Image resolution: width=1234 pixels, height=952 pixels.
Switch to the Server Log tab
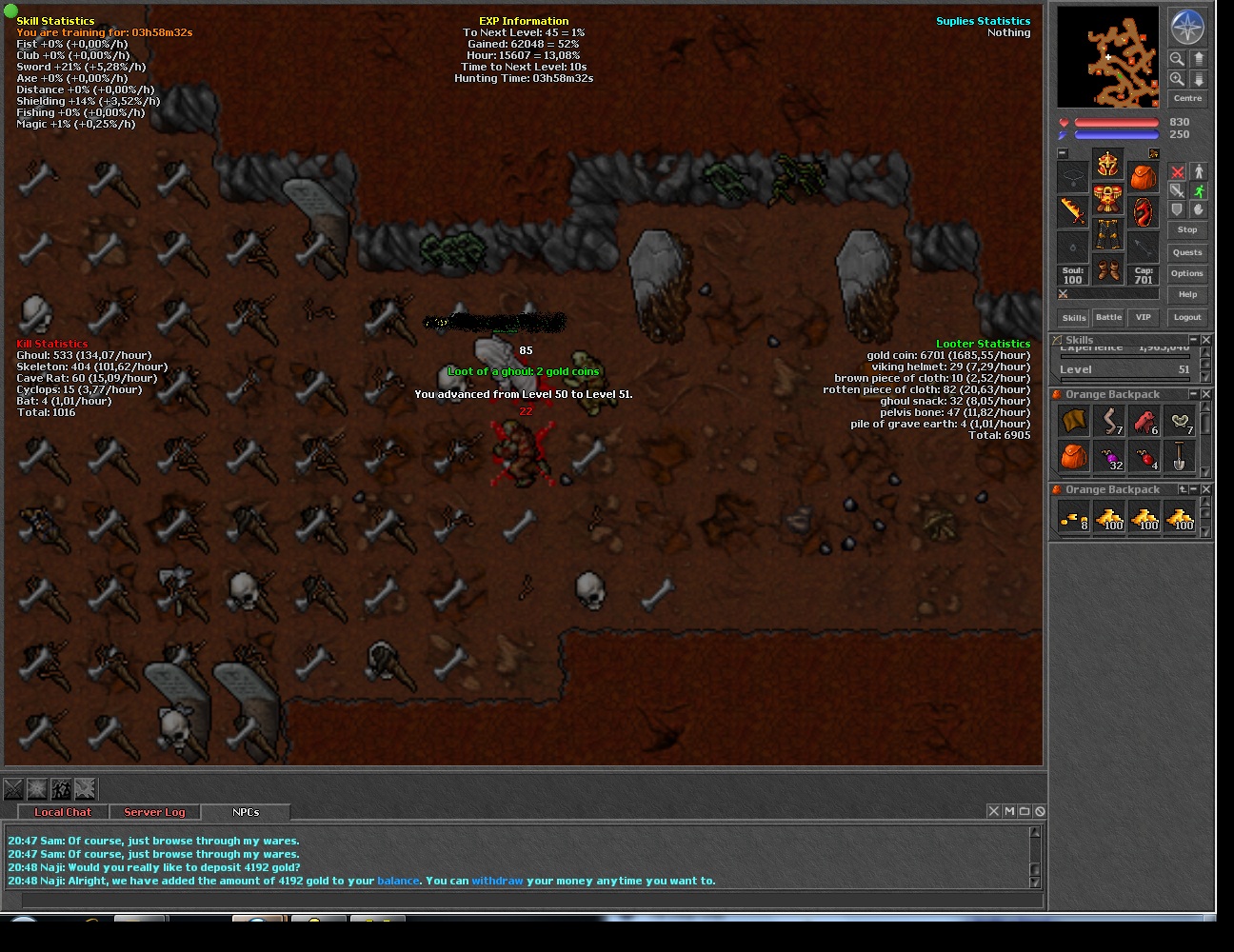154,812
